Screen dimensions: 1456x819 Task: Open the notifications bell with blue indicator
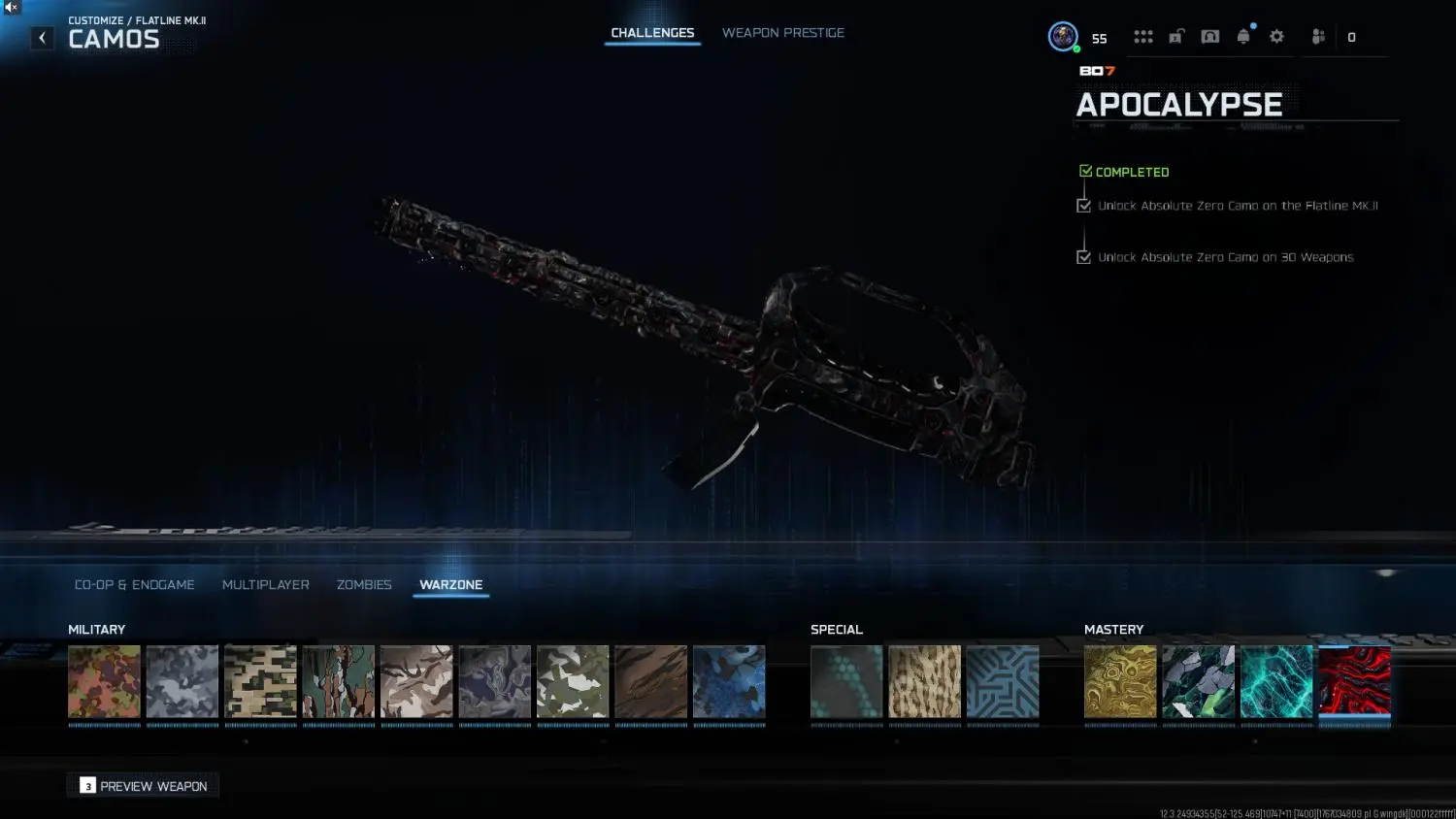point(1243,36)
